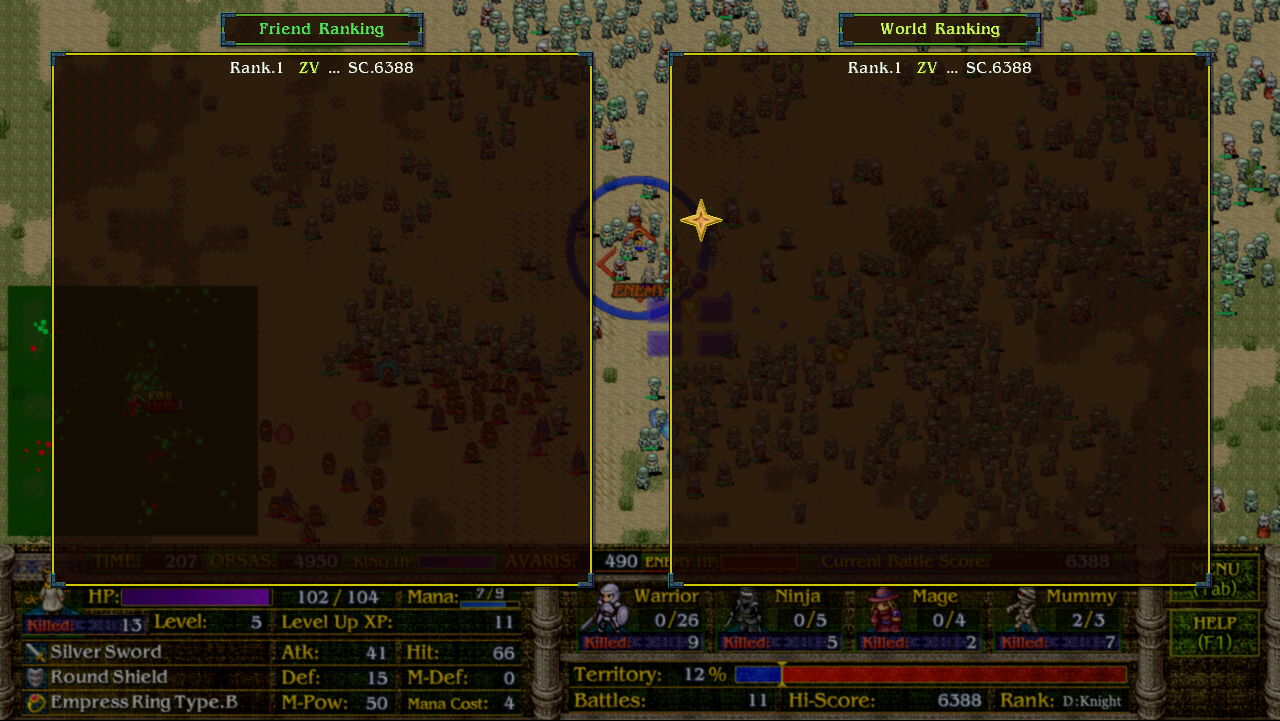
Task: Select the Mage unit portrait
Action: [x=880, y=608]
